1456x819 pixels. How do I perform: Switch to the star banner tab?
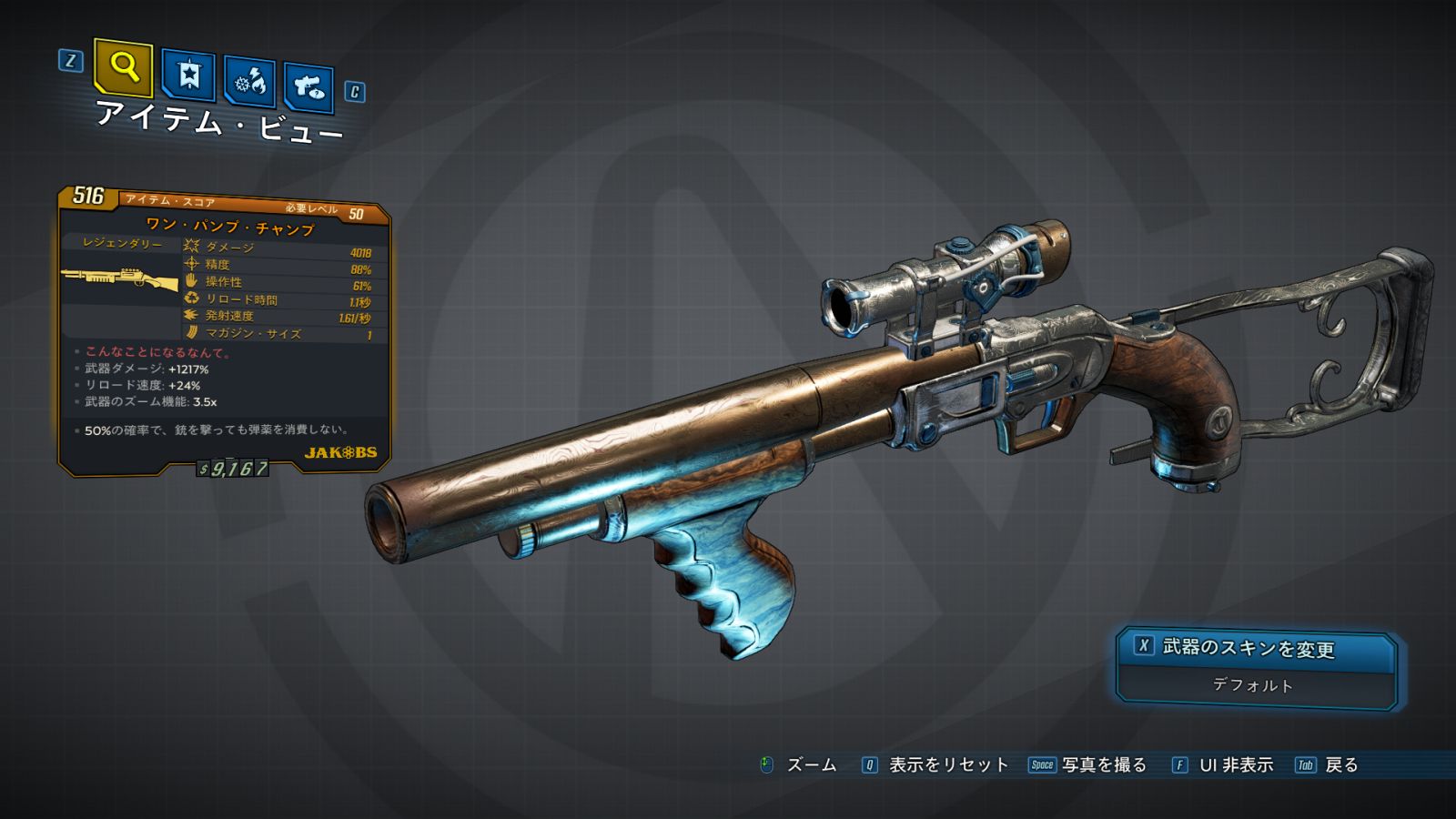coord(188,76)
